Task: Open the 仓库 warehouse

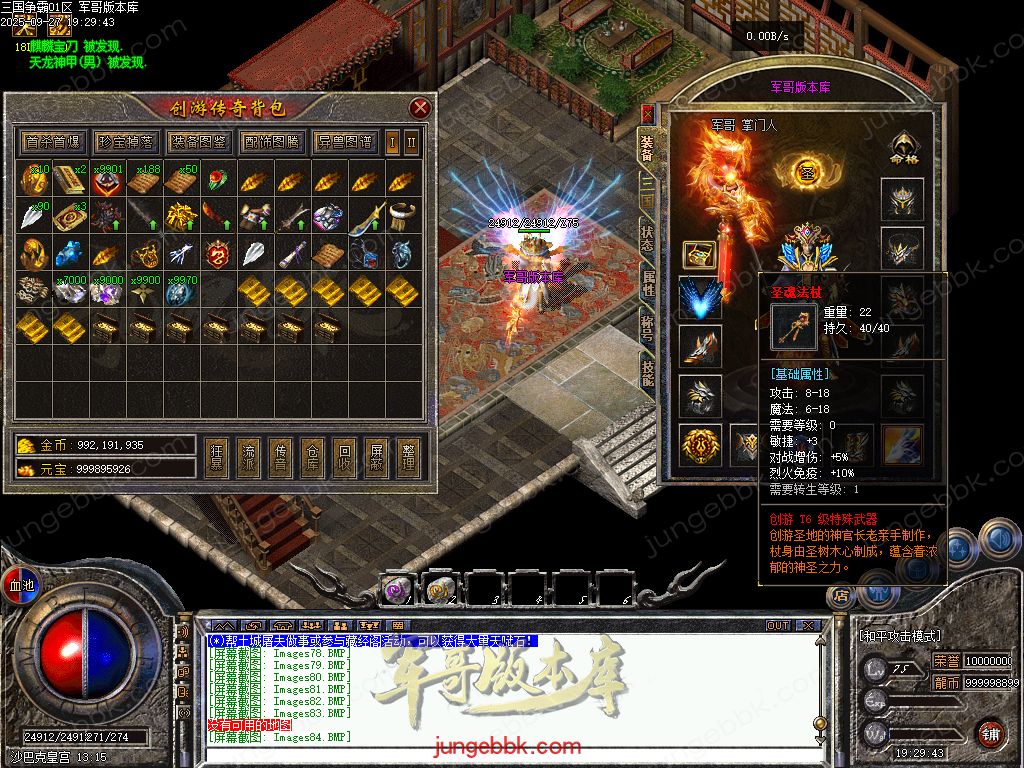Action: click(x=311, y=458)
